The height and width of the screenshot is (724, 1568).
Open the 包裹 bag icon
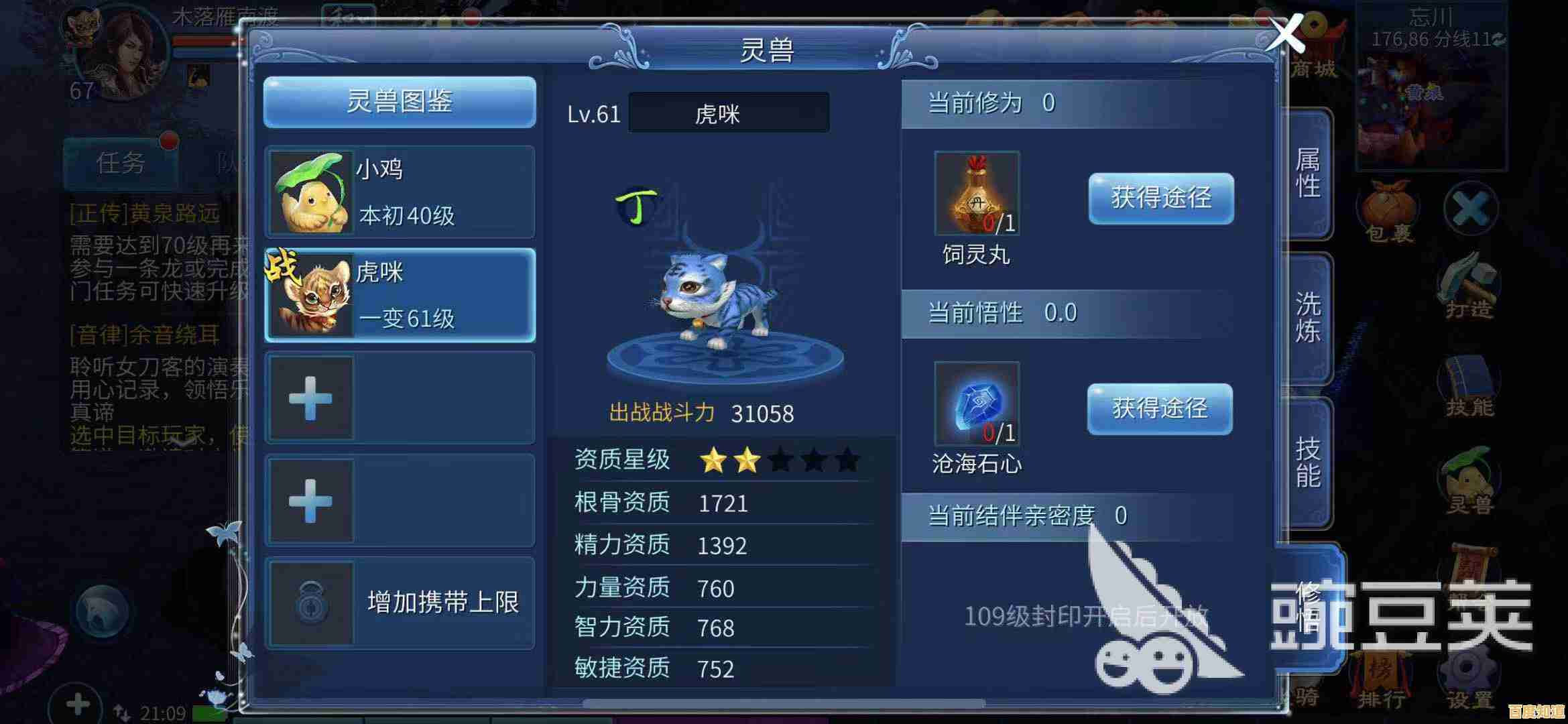tap(1389, 211)
